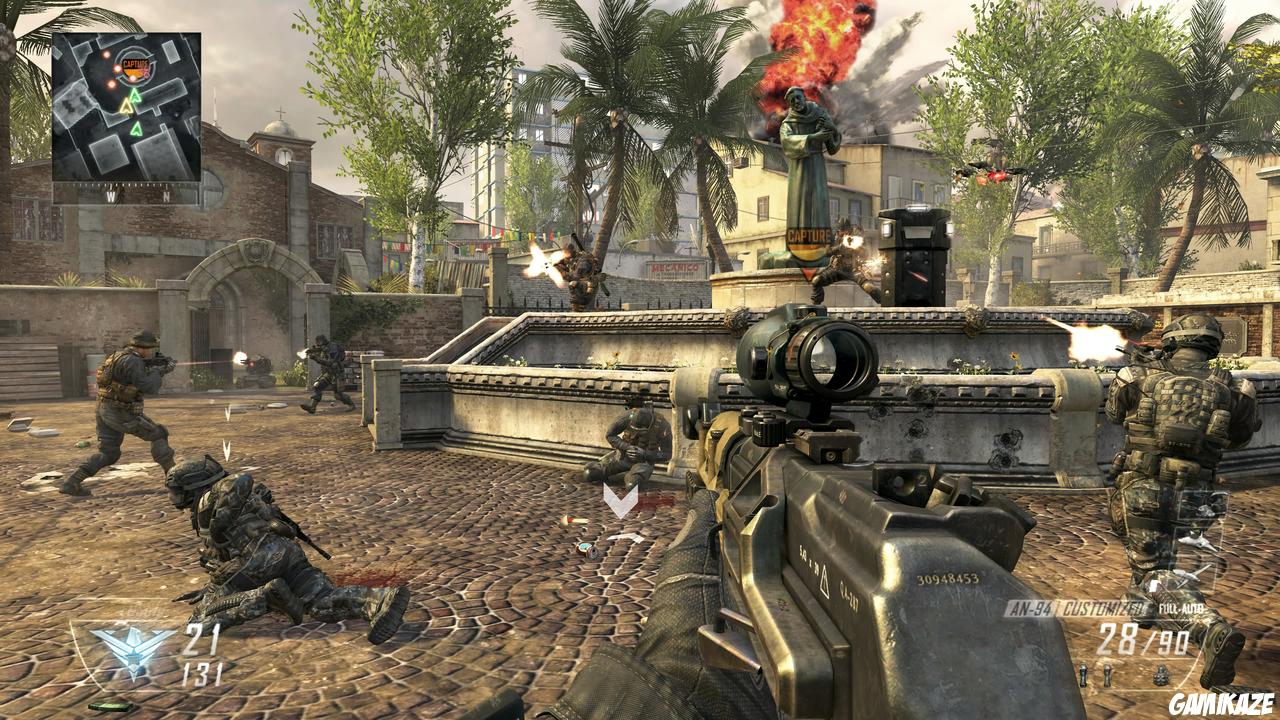Click the ammo count 28/90
Image resolution: width=1280 pixels, height=720 pixels.
click(x=1142, y=639)
